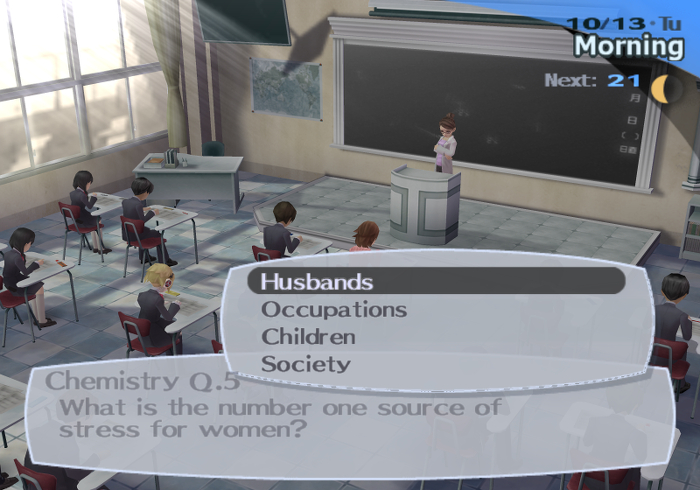Pick the Children answer option
This screenshot has width=700, height=490.
tap(308, 336)
